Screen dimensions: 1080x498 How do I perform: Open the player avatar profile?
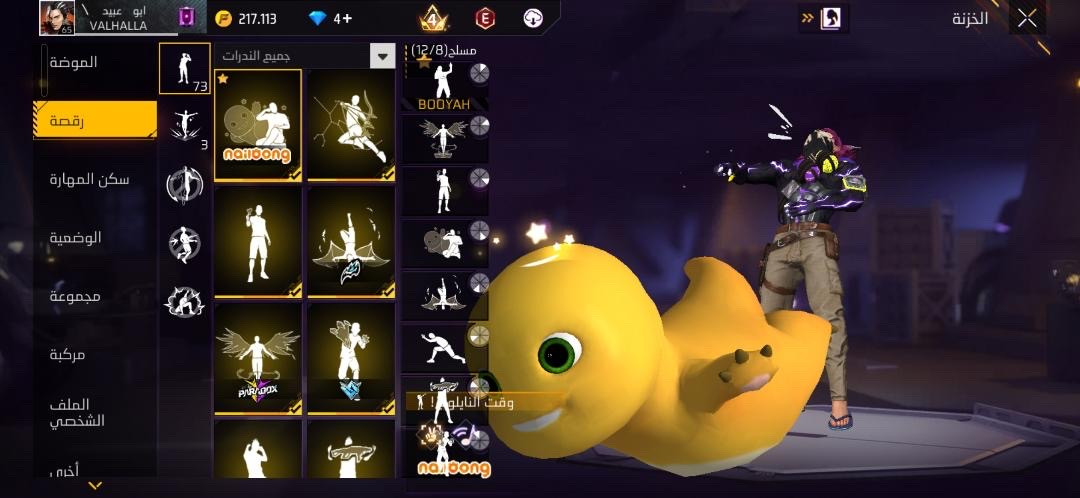58,17
